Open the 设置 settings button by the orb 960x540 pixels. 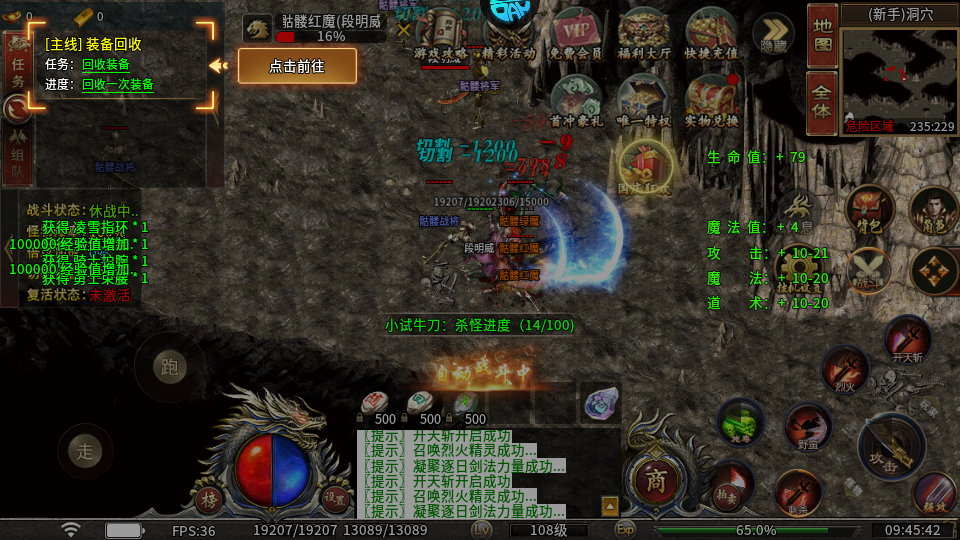[334, 496]
